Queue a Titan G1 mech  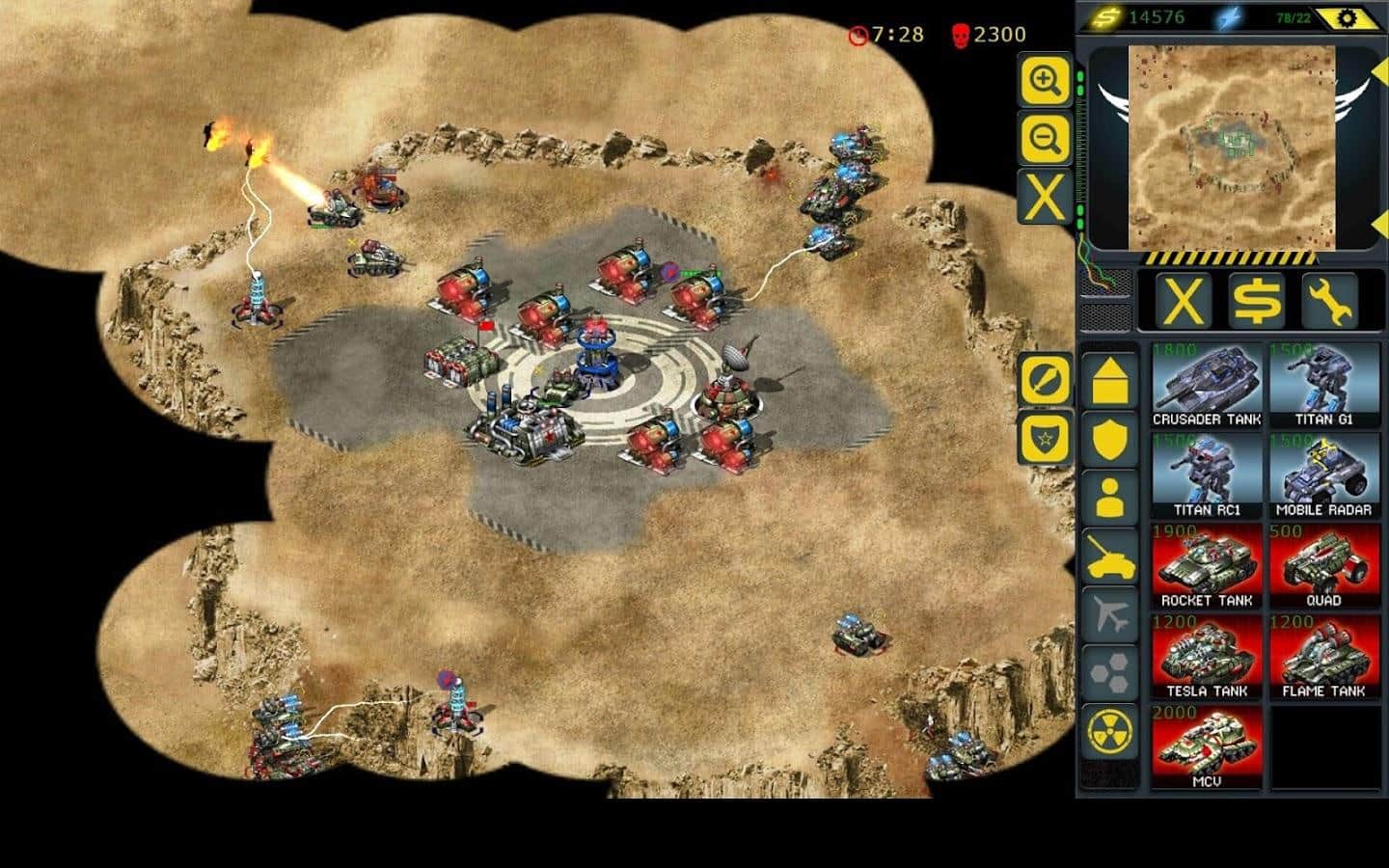click(x=1323, y=387)
